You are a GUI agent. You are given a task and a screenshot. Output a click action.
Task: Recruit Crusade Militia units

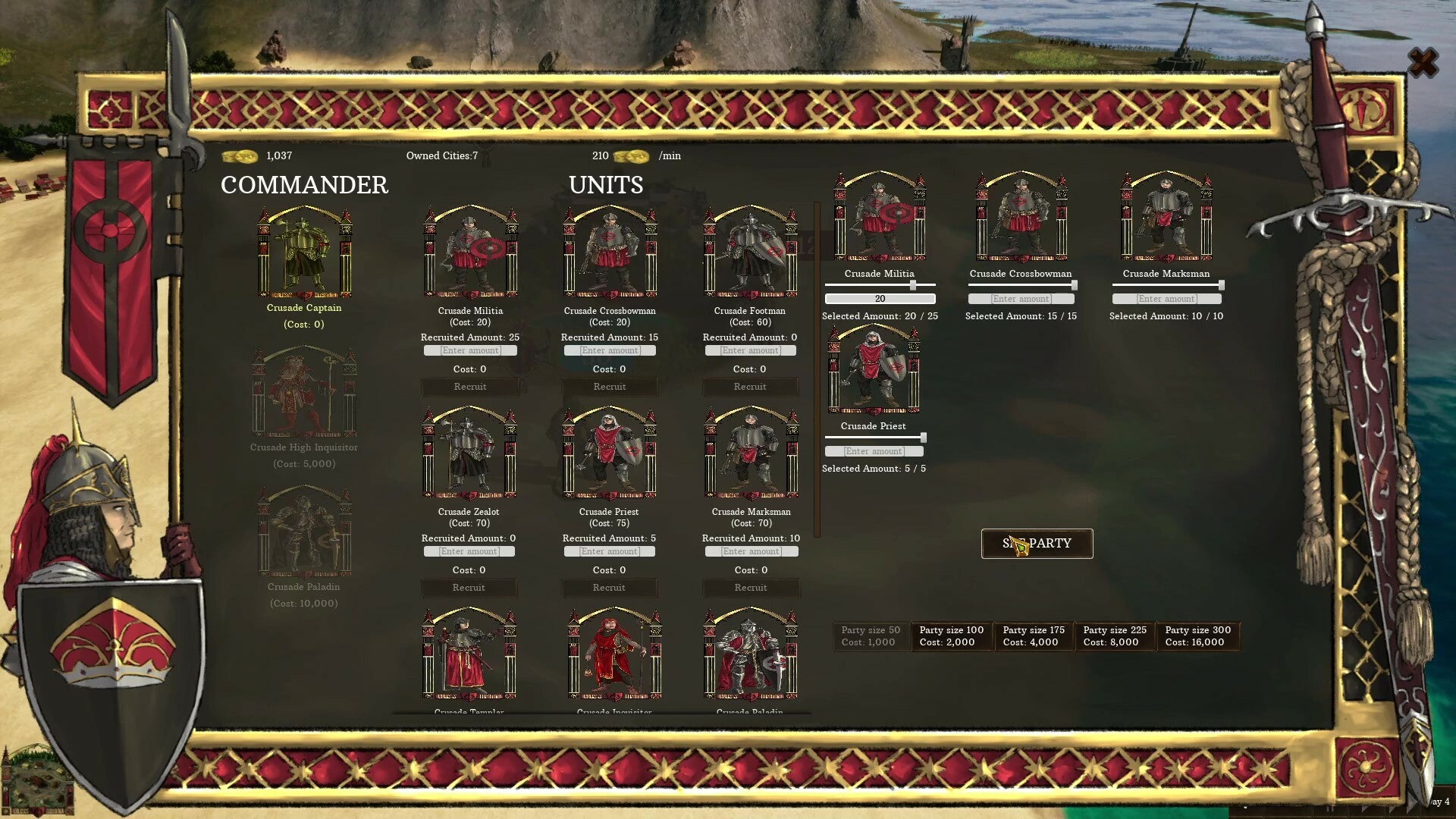click(470, 387)
